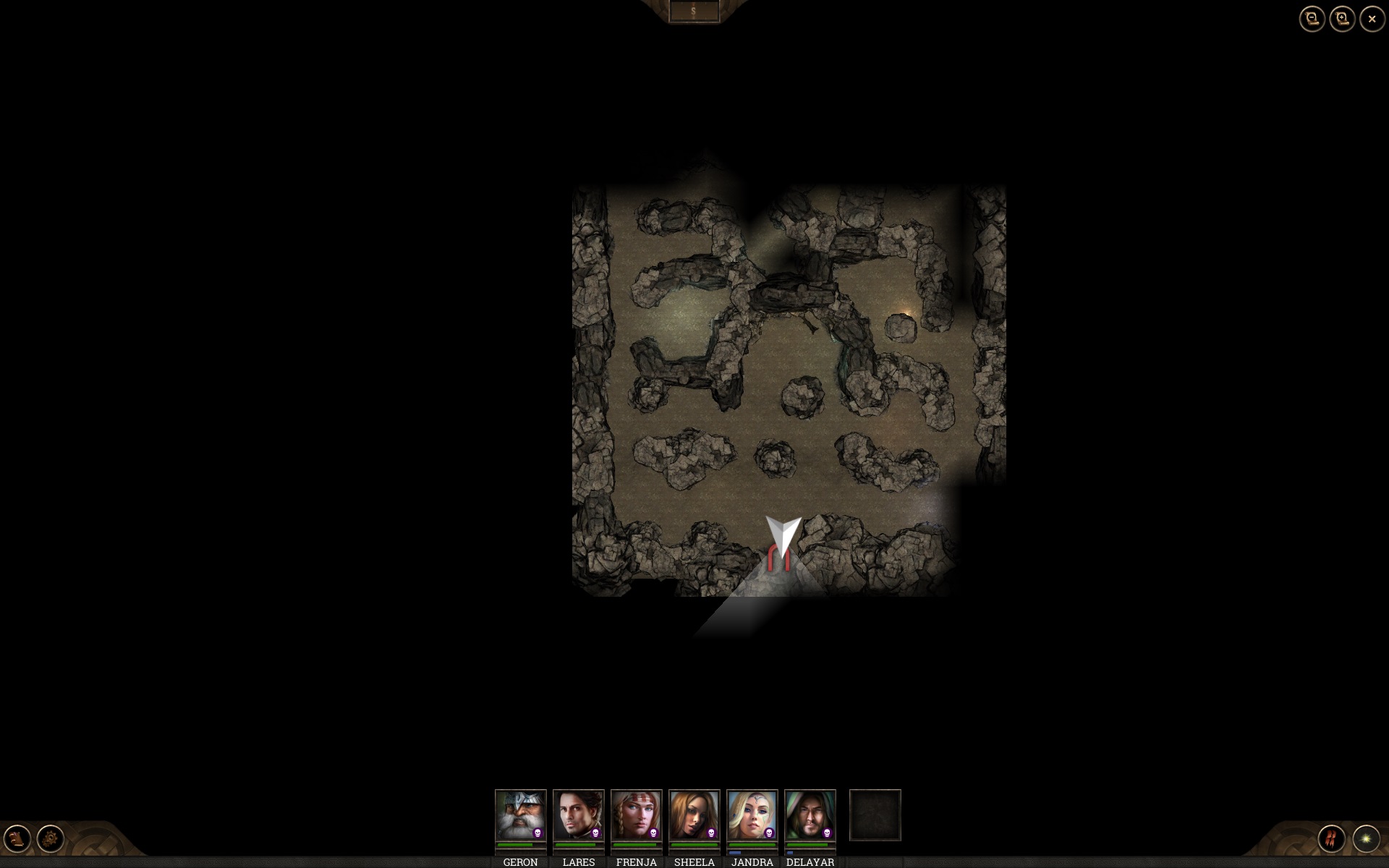Click the skull icon on Geron's portrait

pyautogui.click(x=538, y=833)
